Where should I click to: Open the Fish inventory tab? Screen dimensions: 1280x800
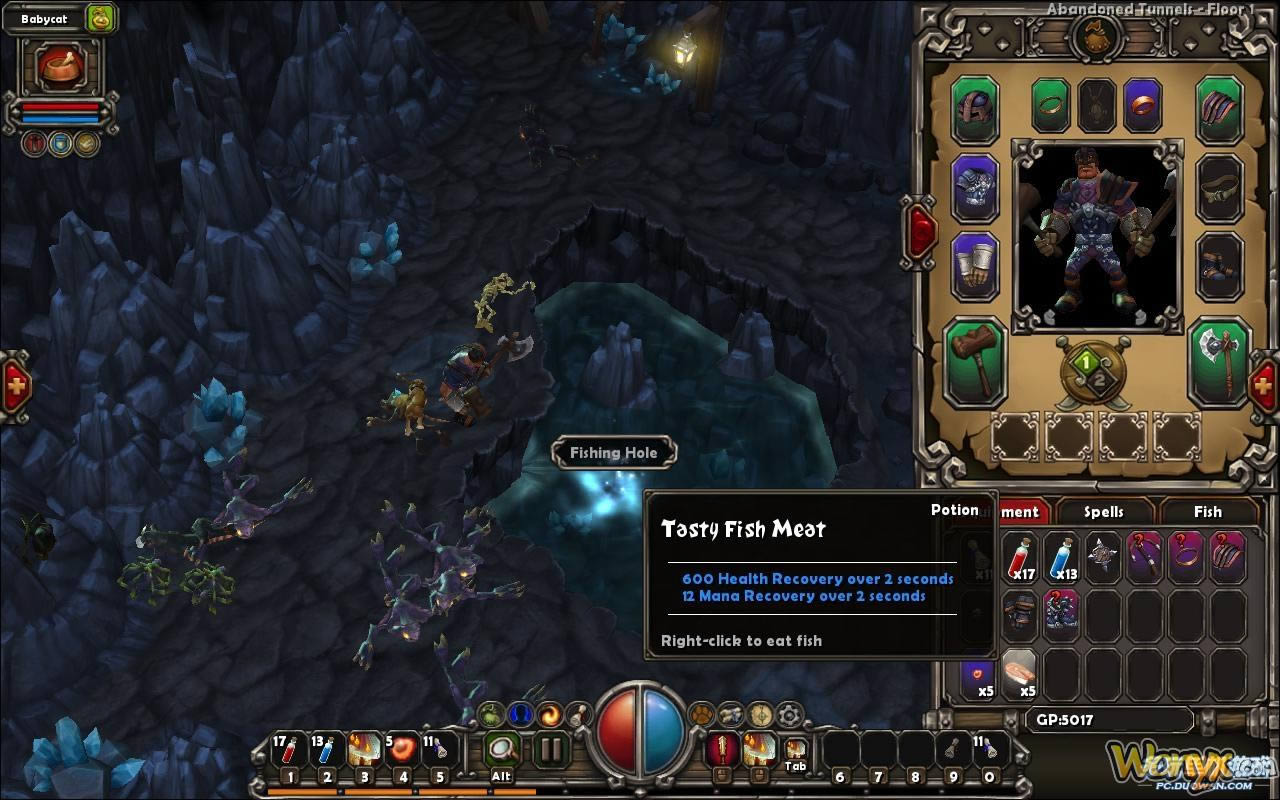tap(1207, 511)
